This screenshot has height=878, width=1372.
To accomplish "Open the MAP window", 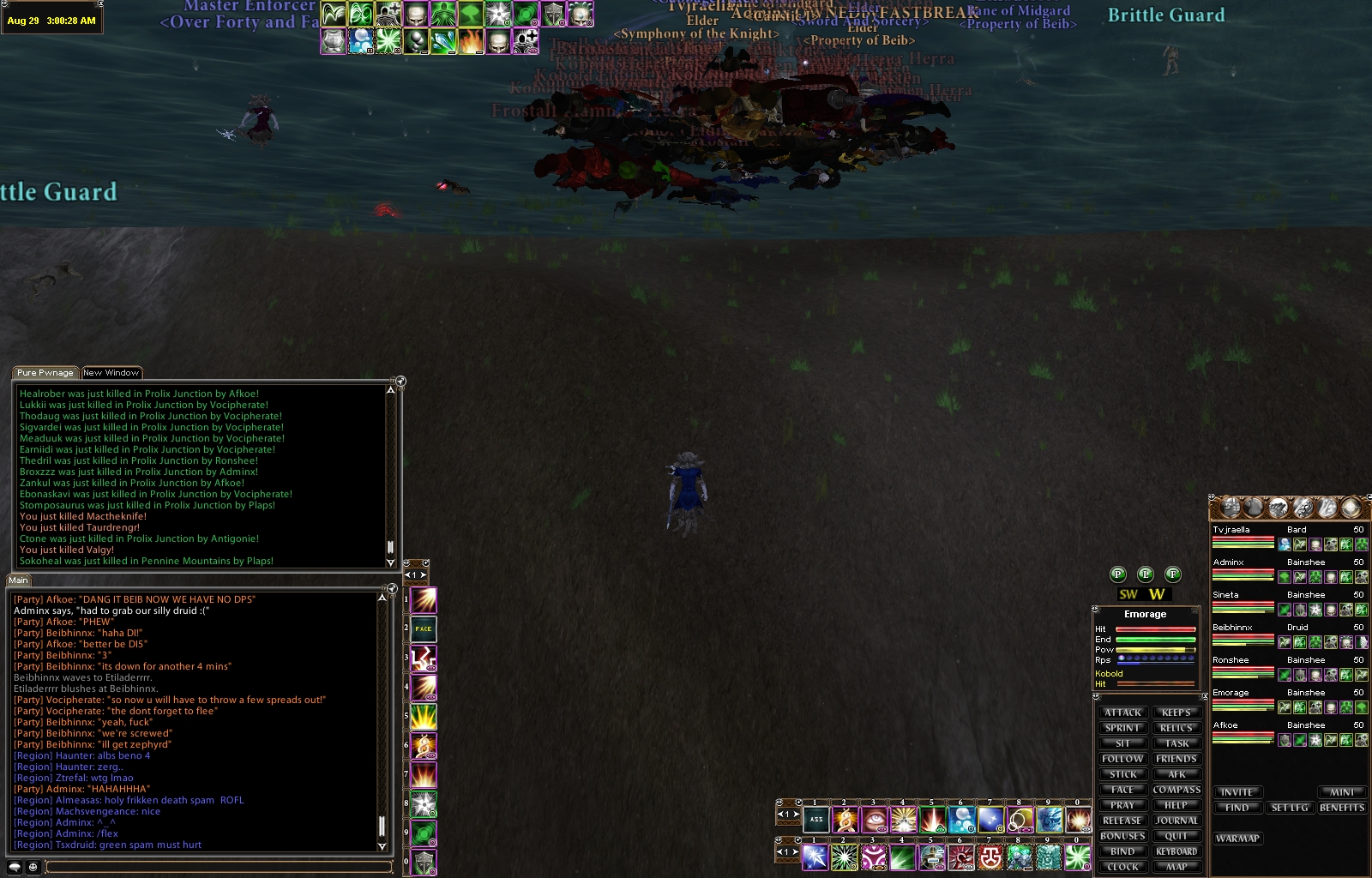I will pos(1176,867).
